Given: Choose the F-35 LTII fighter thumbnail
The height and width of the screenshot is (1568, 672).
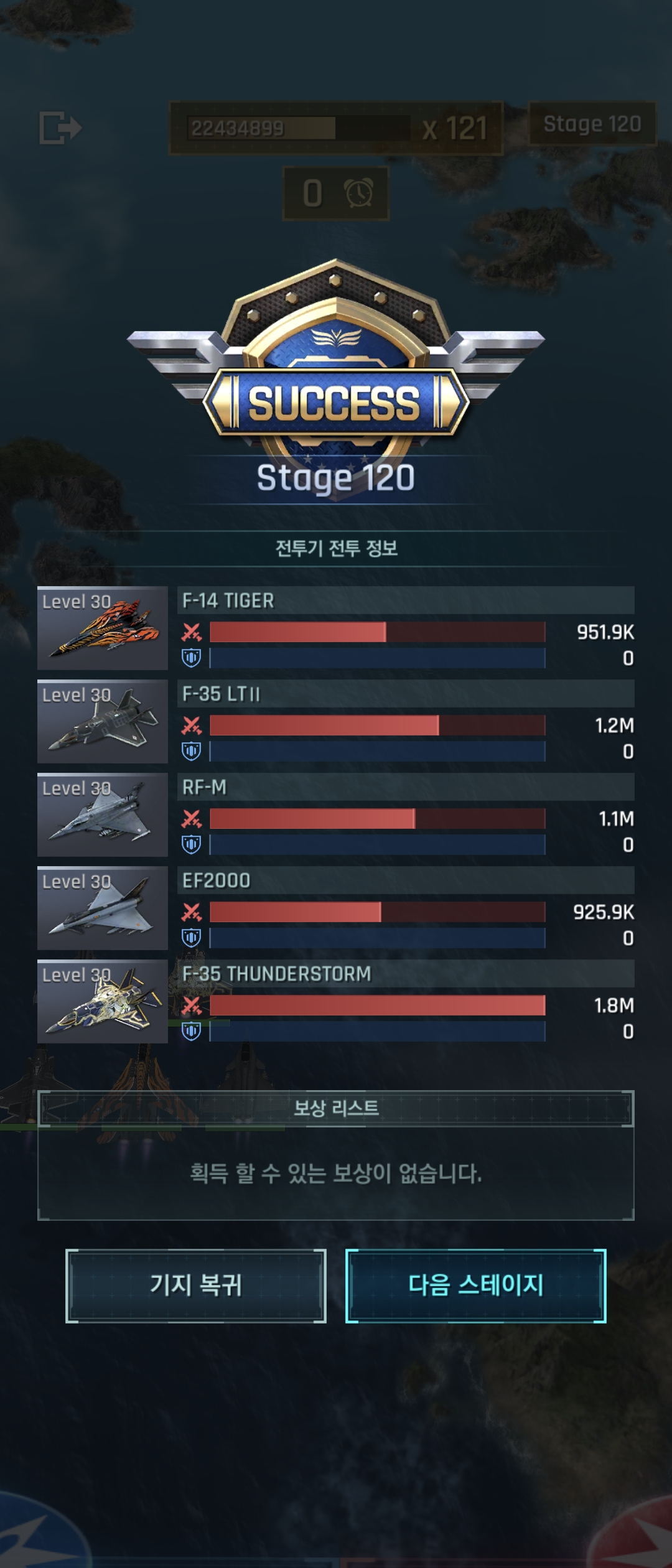Looking at the screenshot, I should 103,721.
